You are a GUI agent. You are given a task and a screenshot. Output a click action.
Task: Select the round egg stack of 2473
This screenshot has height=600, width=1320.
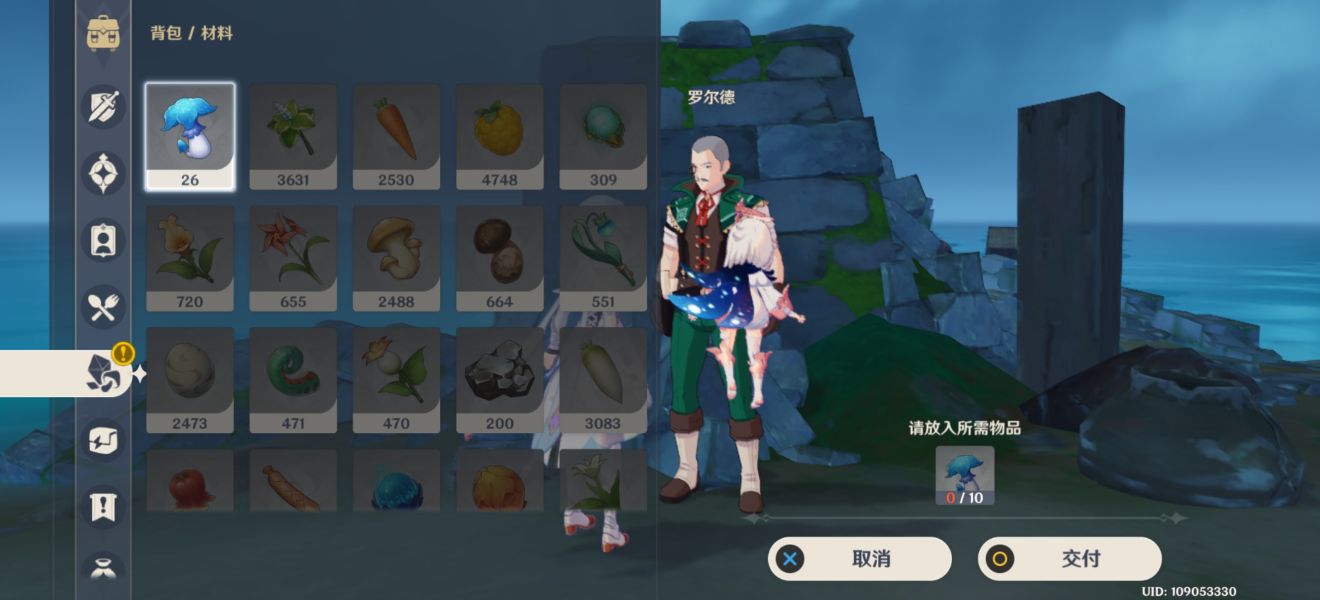(190, 379)
